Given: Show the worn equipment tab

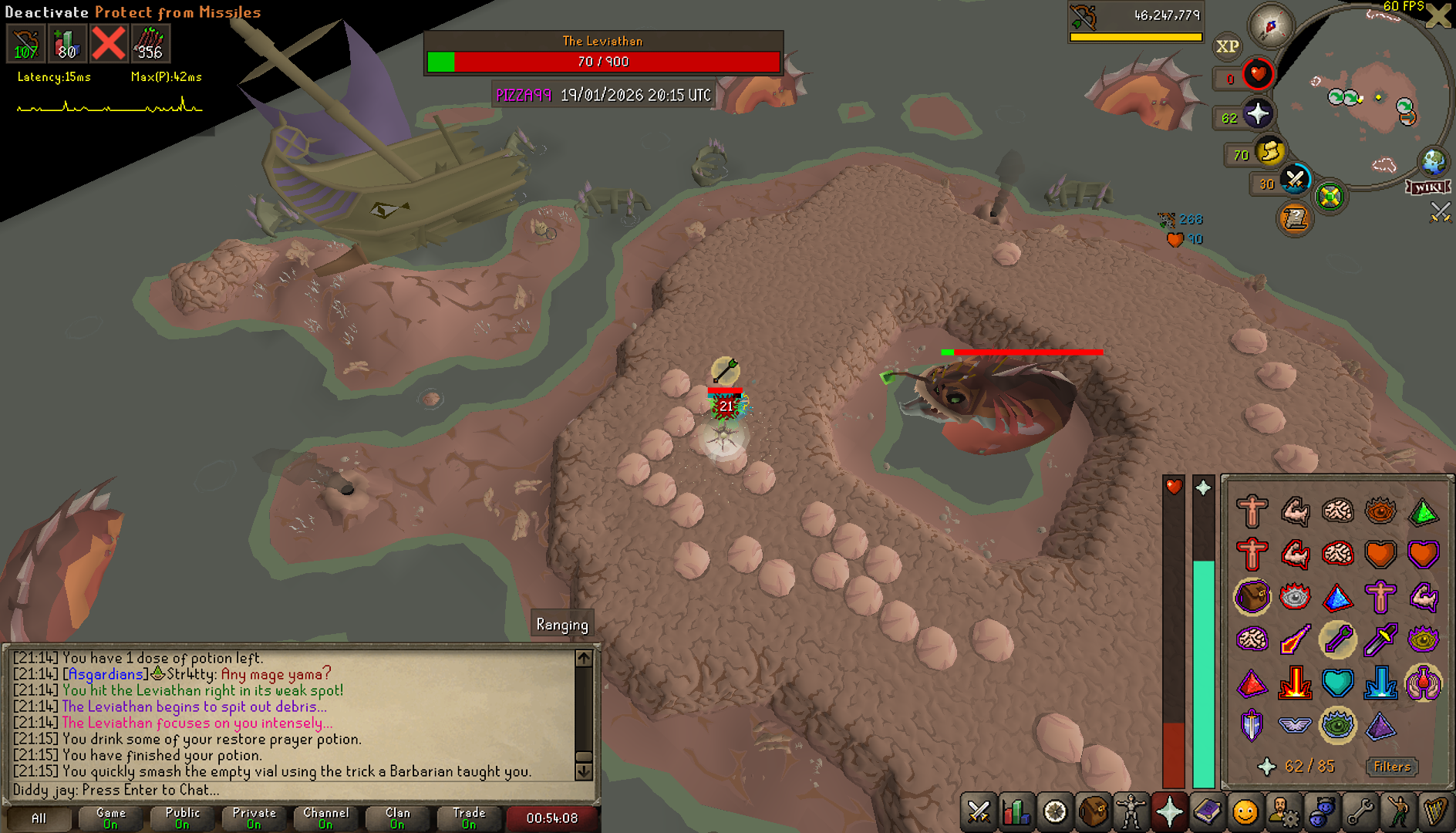Looking at the screenshot, I should click(x=1131, y=812).
